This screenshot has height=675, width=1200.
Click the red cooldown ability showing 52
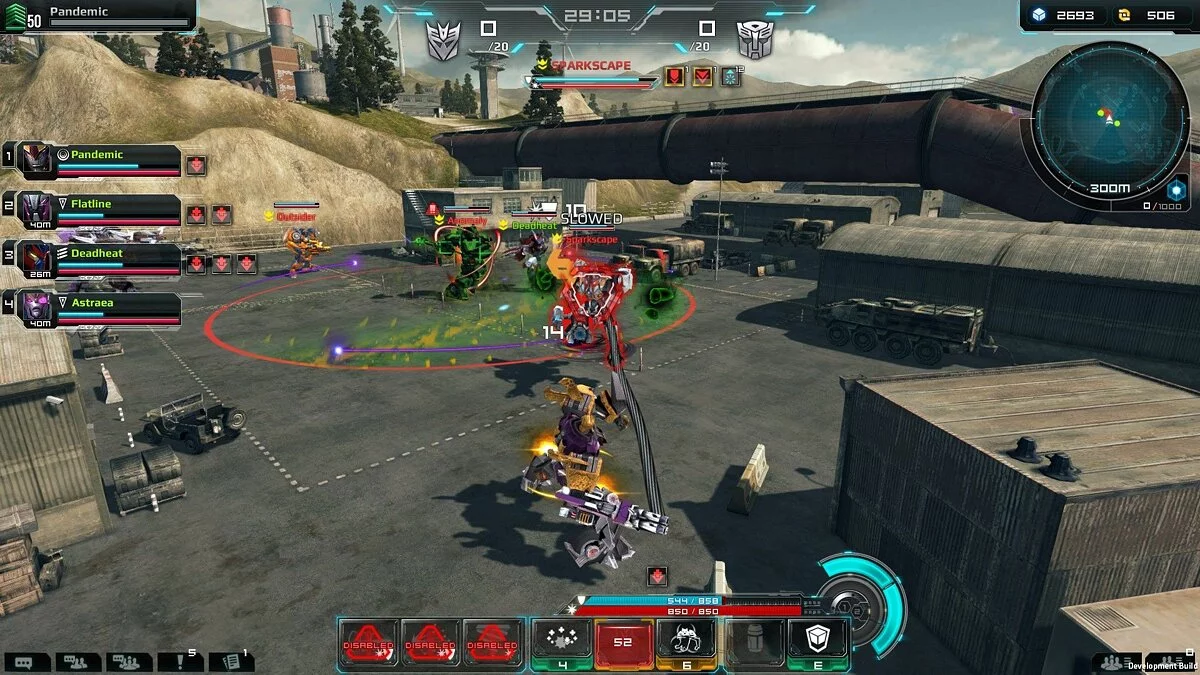point(624,640)
